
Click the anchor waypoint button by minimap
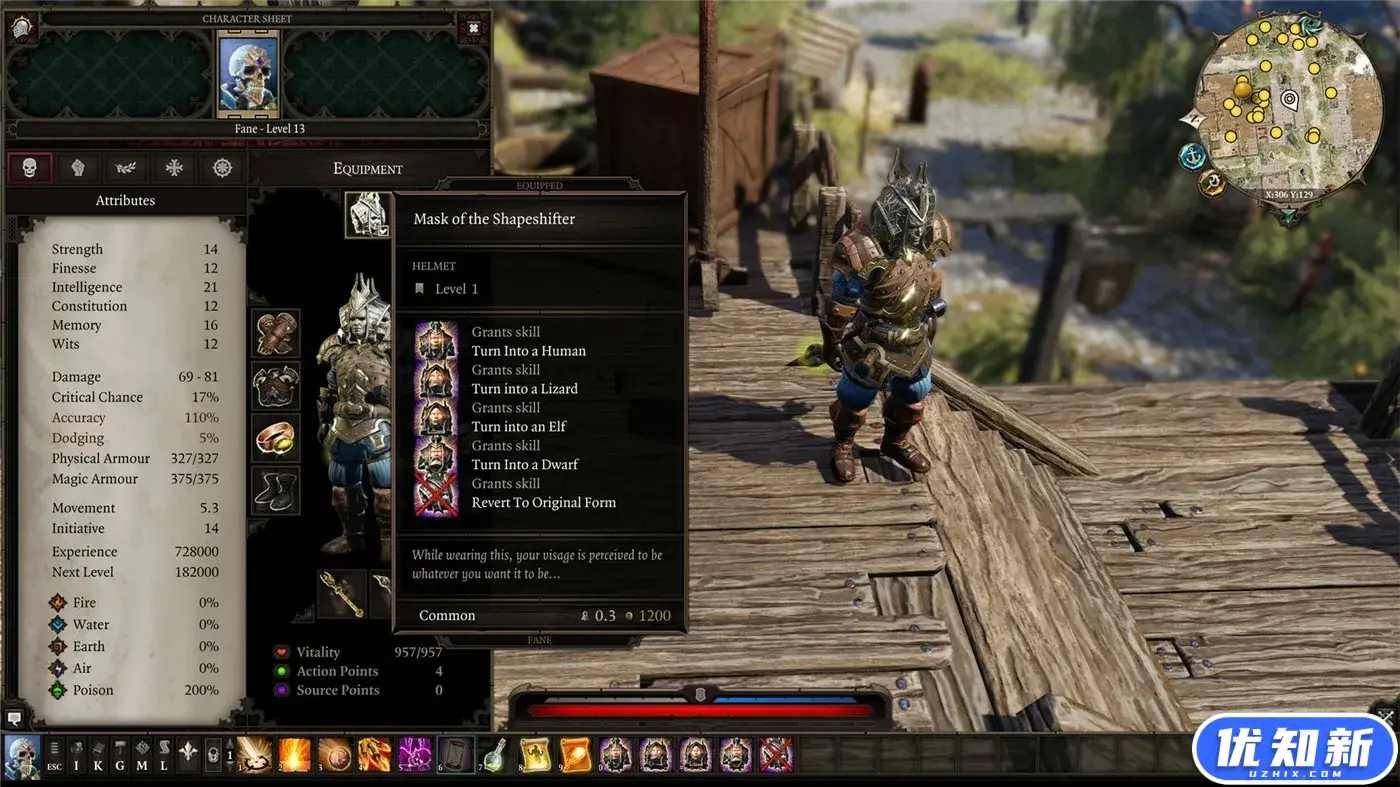(x=1192, y=156)
